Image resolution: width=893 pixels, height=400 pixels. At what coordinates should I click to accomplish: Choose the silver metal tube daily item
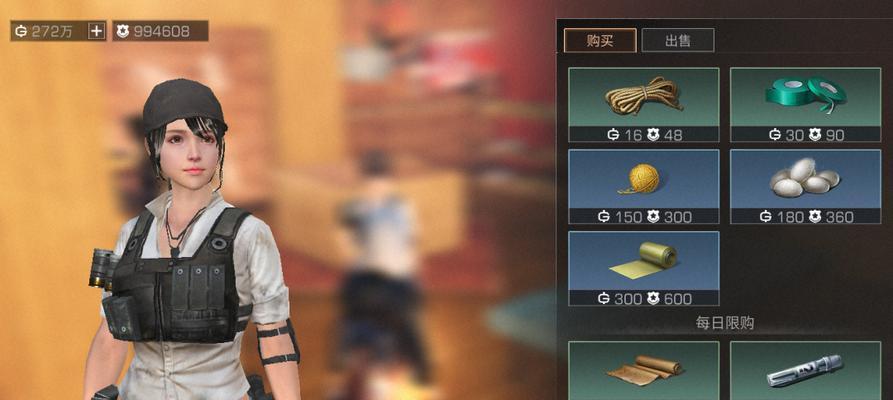pos(805,371)
